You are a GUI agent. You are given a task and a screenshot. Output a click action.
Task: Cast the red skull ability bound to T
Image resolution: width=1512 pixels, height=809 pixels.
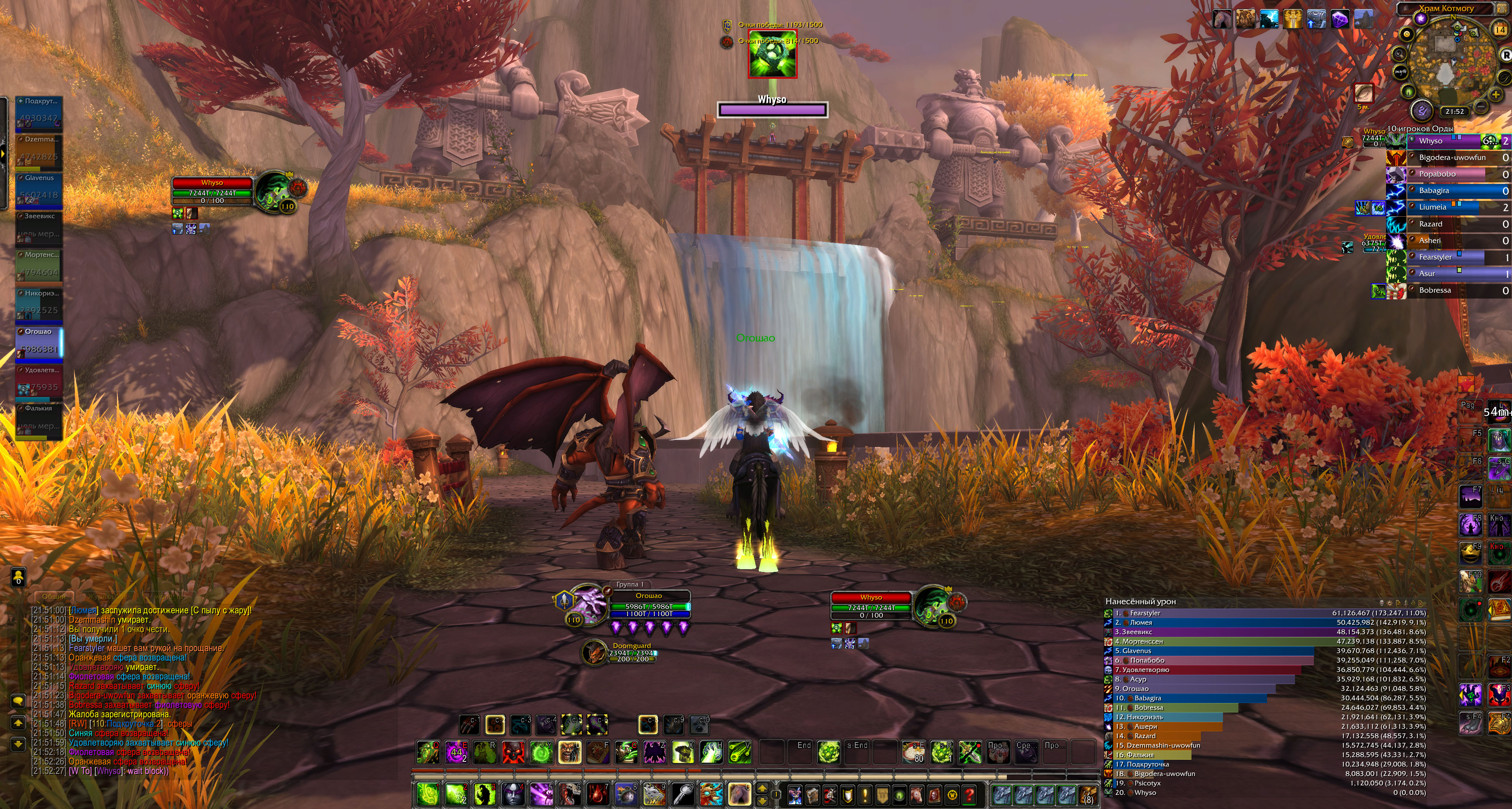pos(512,752)
